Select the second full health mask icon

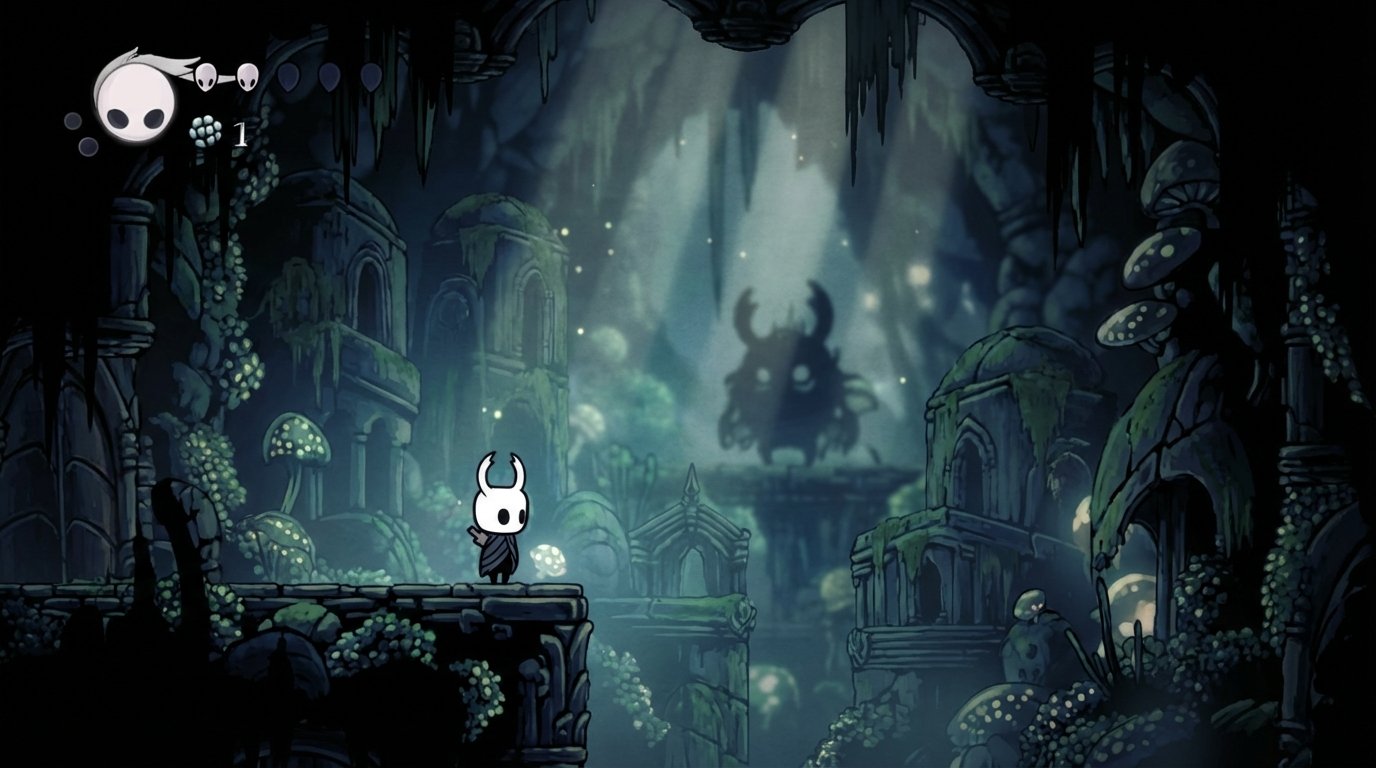(246, 76)
